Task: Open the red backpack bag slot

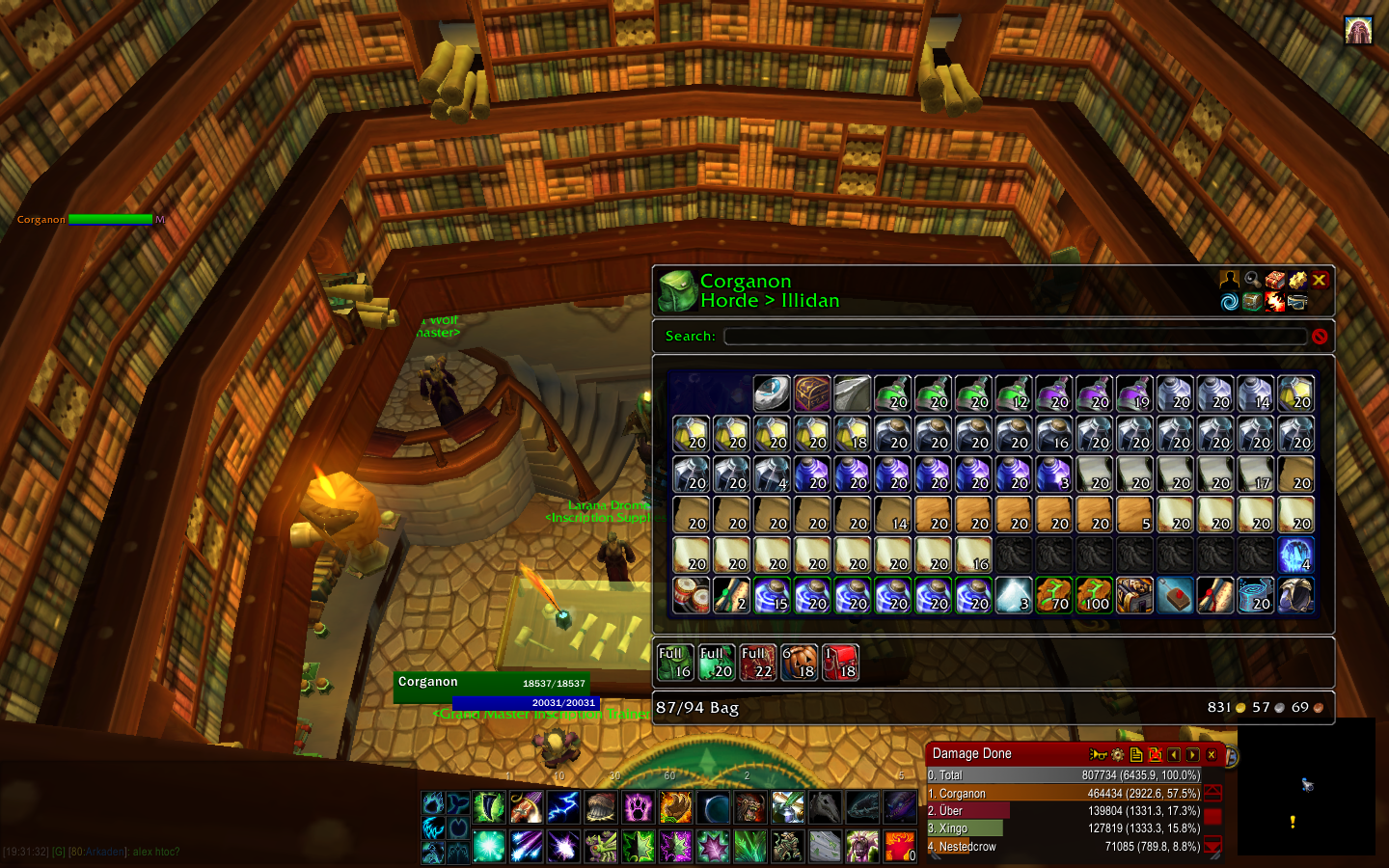Action: (840, 663)
